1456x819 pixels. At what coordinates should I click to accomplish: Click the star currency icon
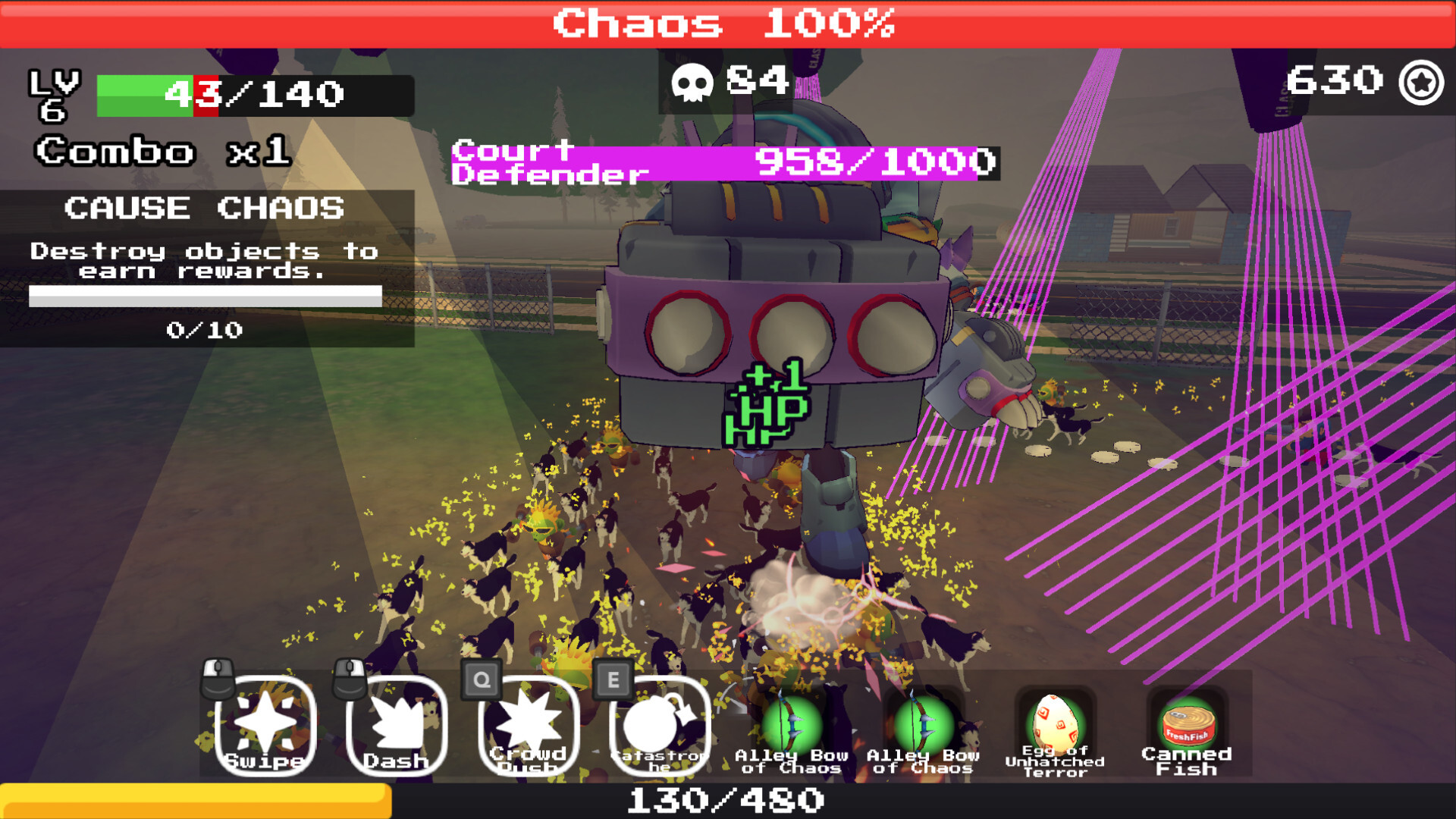(1421, 82)
